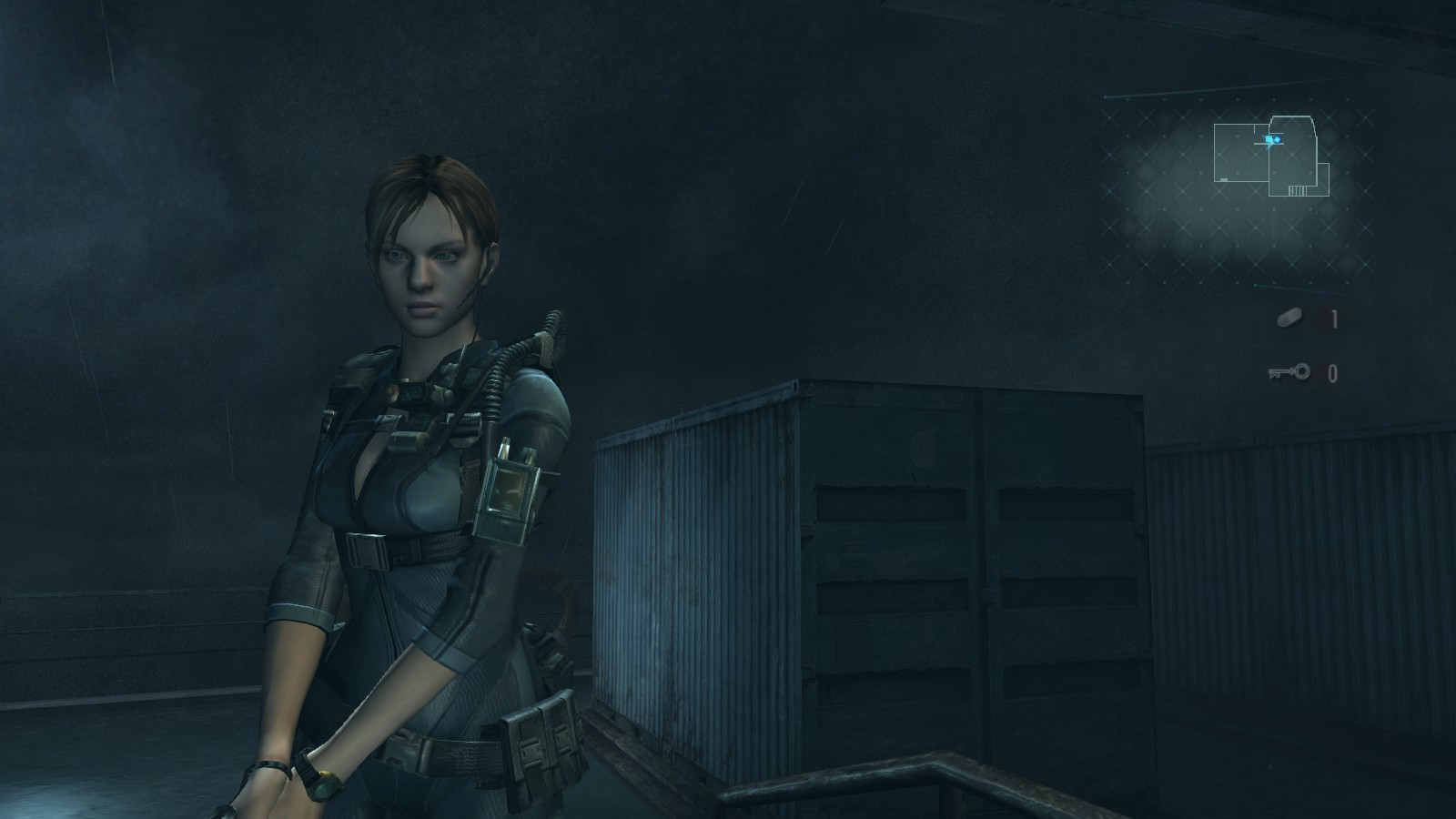
Task: Click the key item icon
Action: [1289, 371]
